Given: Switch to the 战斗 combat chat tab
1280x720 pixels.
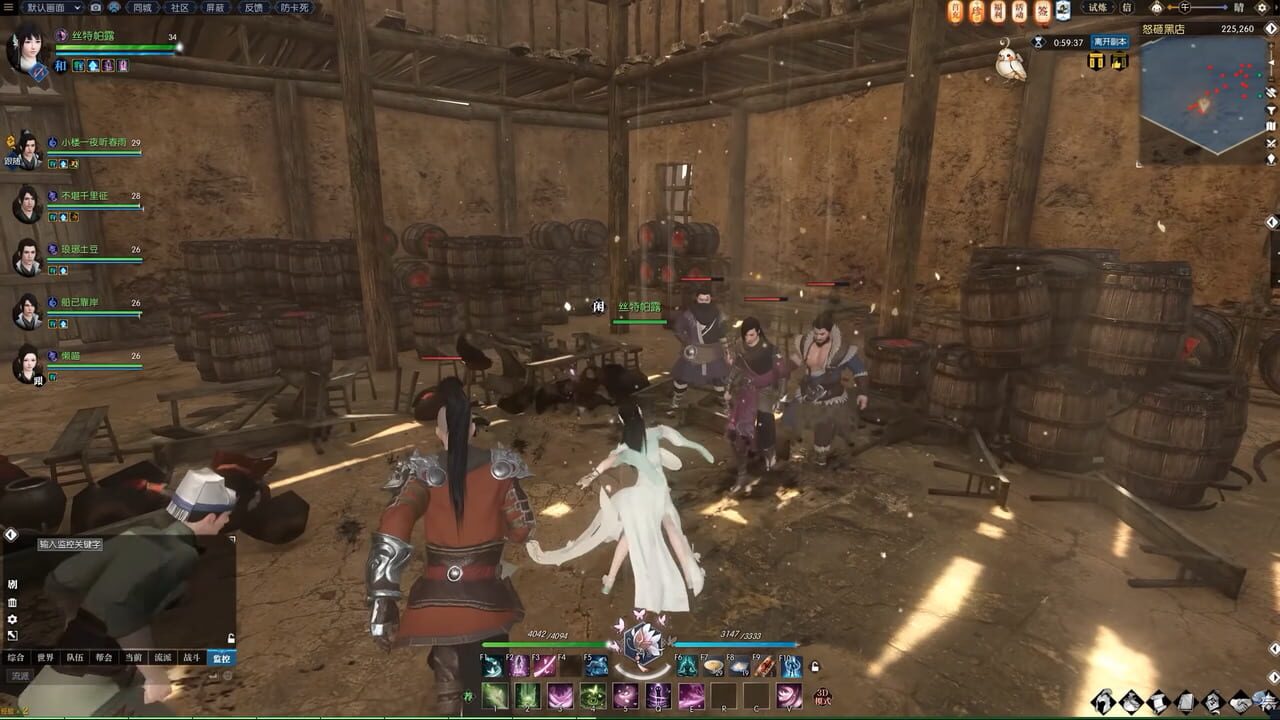Looking at the screenshot, I should pos(193,658).
